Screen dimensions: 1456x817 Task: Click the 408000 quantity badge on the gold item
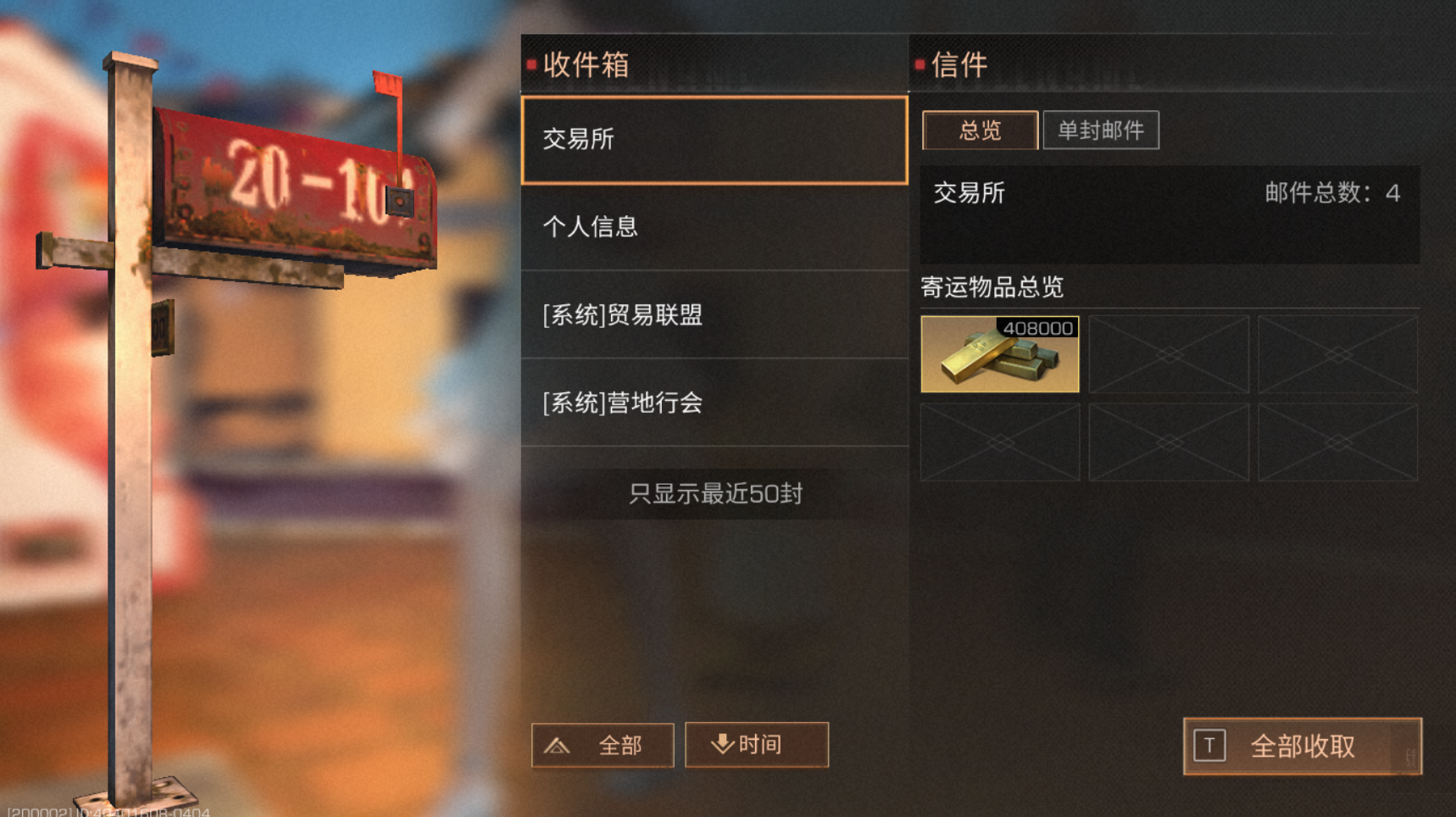pyautogui.click(x=1036, y=327)
